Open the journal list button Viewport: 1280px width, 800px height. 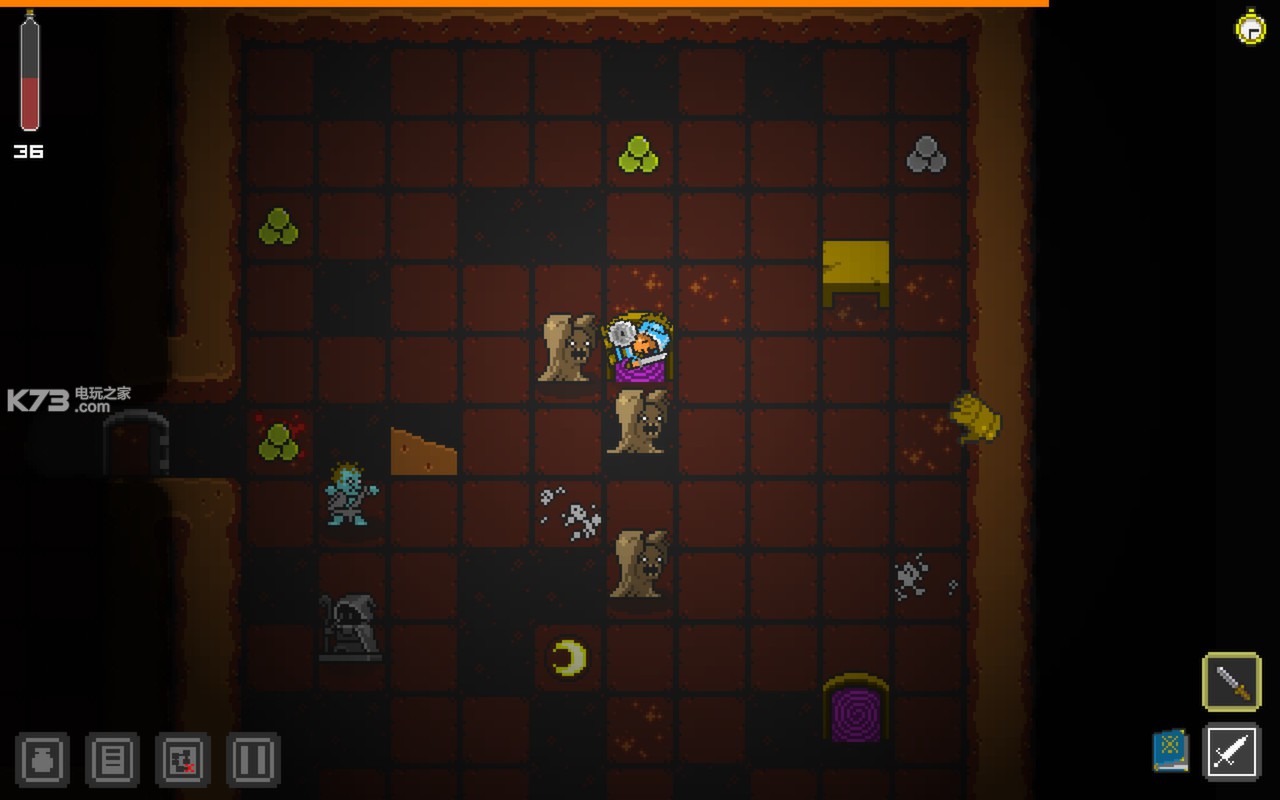(112, 759)
